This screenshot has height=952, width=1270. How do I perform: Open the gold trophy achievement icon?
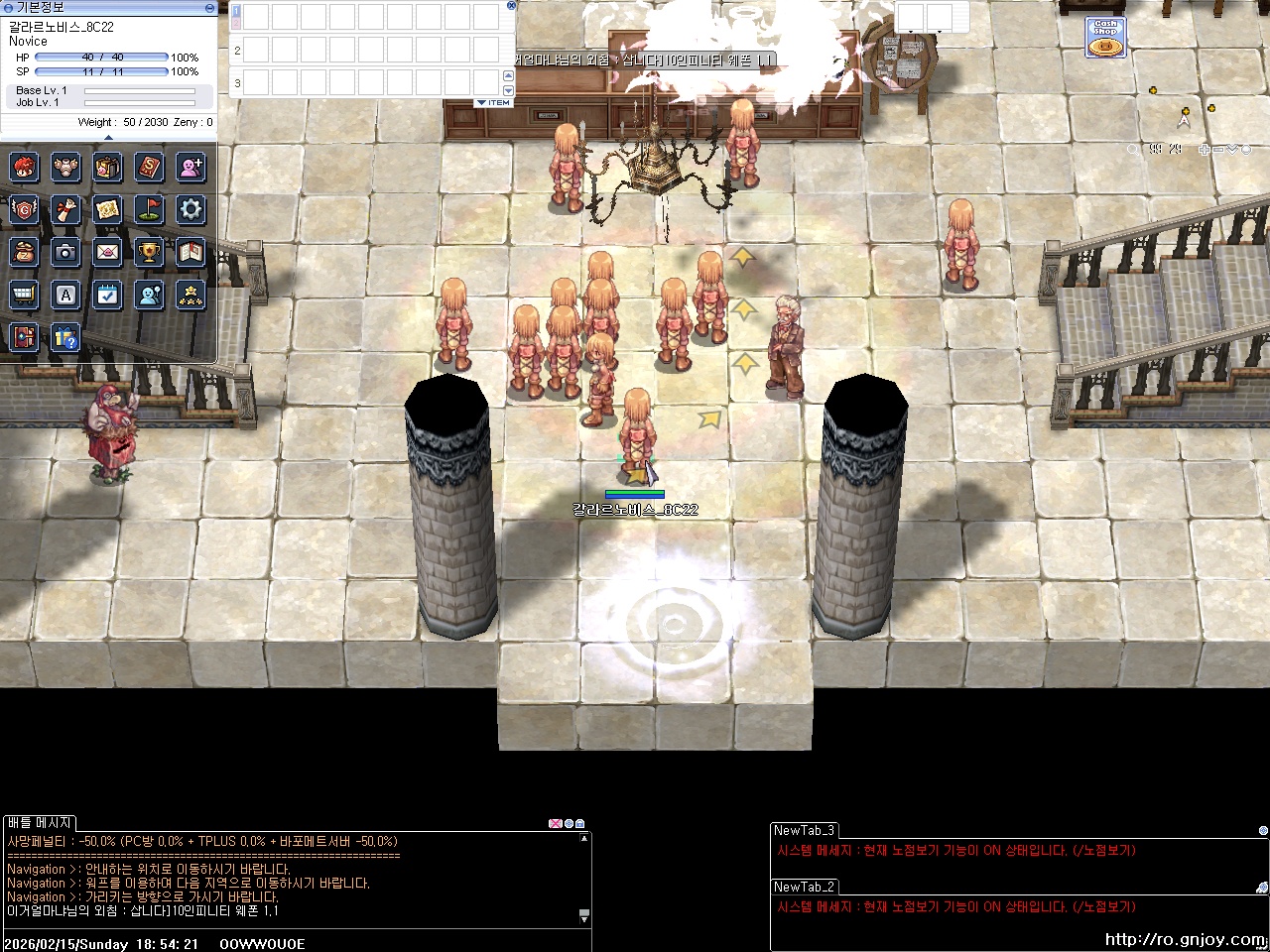click(x=149, y=252)
